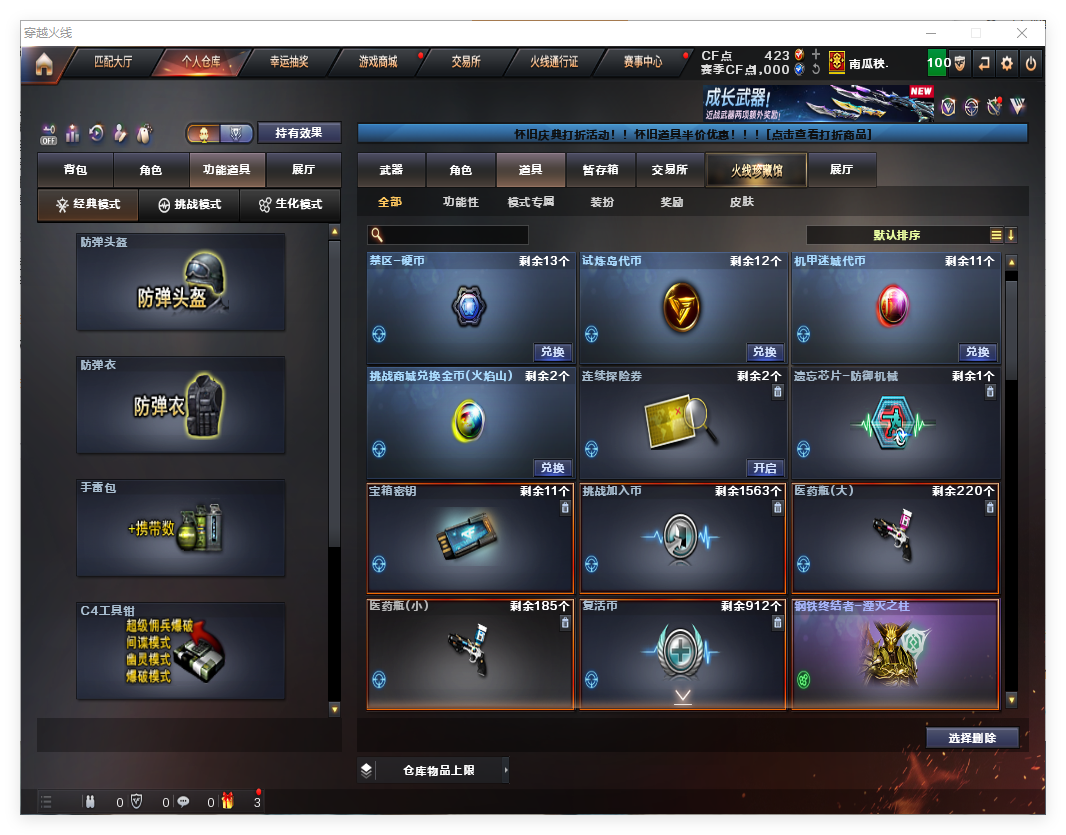Viewport: 1066px width, 835px height.
Task: Open the 赛事中心 tournament center
Action: pyautogui.click(x=643, y=62)
